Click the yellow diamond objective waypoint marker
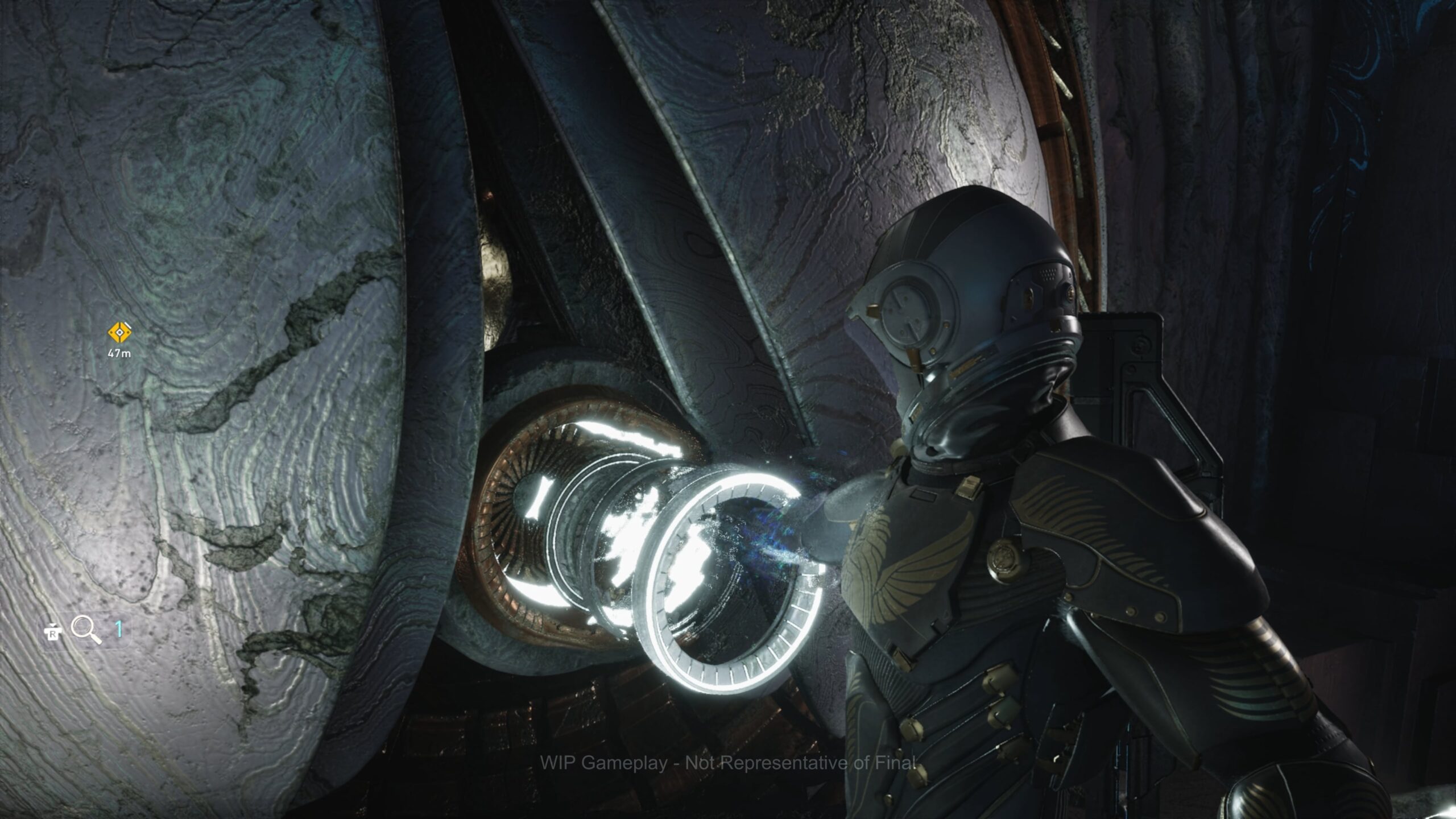The width and height of the screenshot is (1456, 819). coord(119,333)
